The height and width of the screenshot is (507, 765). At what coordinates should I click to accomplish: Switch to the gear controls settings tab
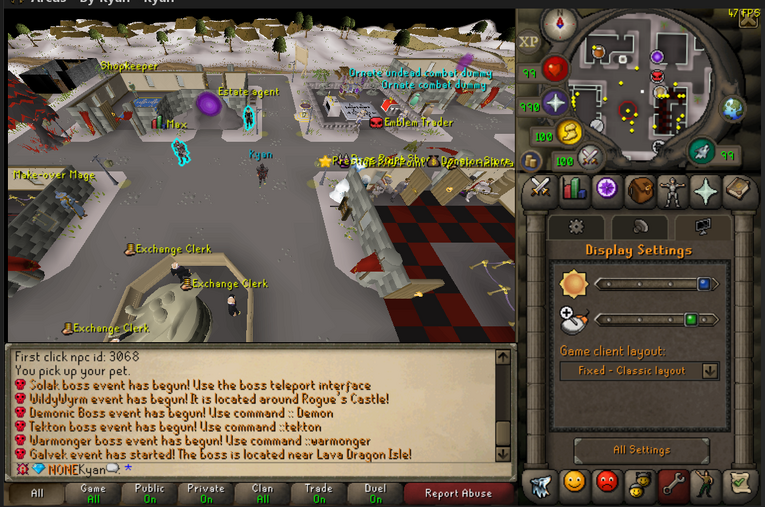click(576, 227)
